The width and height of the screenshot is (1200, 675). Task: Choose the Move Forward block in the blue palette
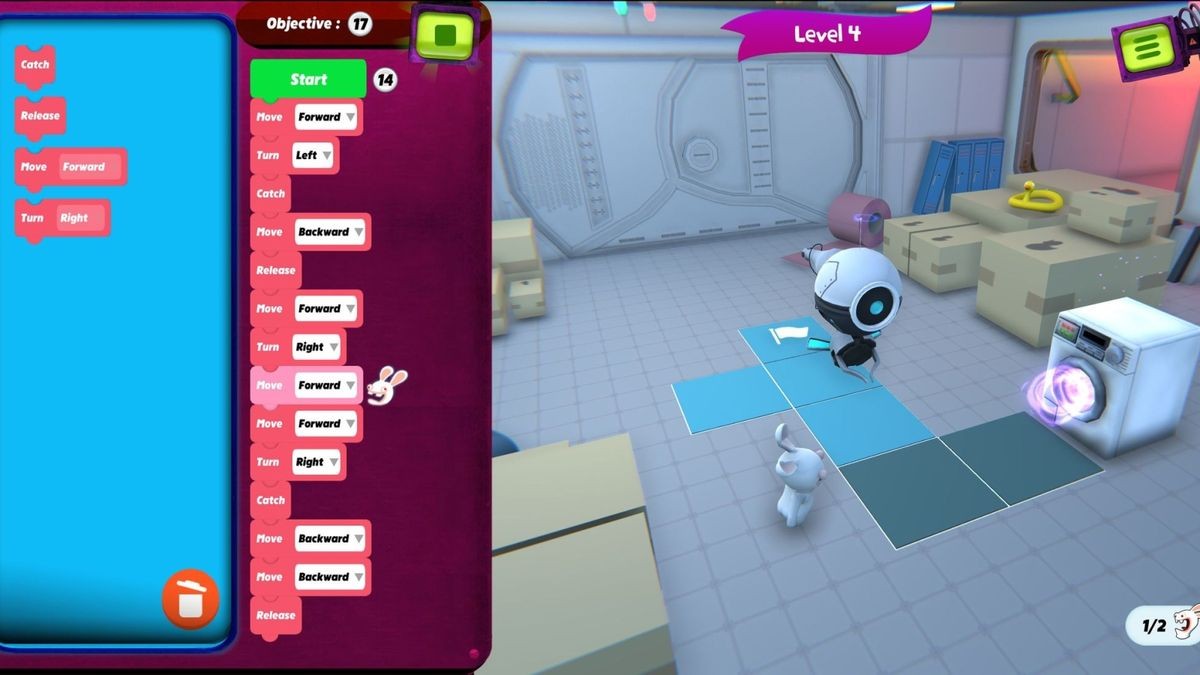70,167
